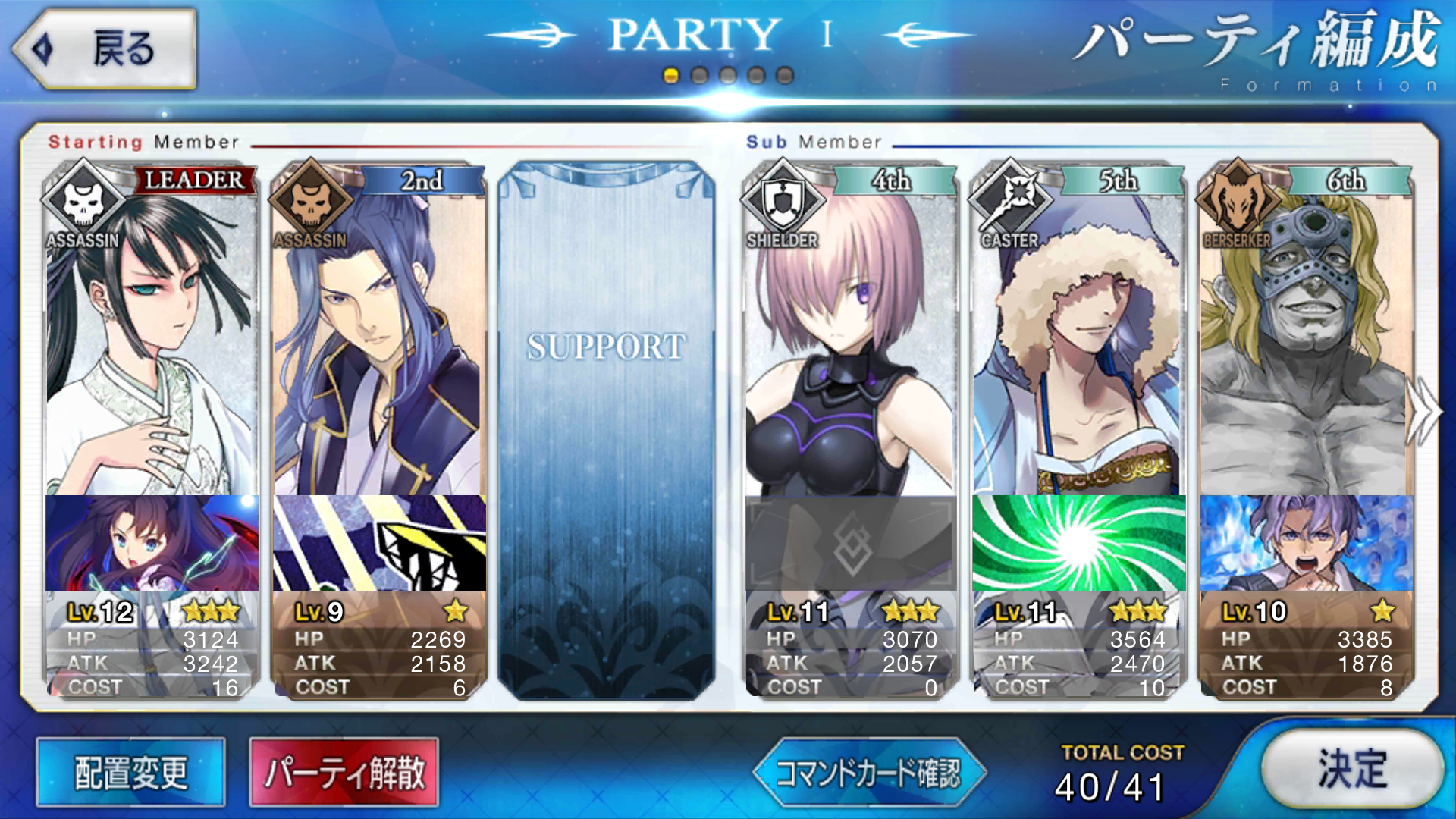
Task: Open the 配置変更 arrangement change
Action: (x=130, y=773)
